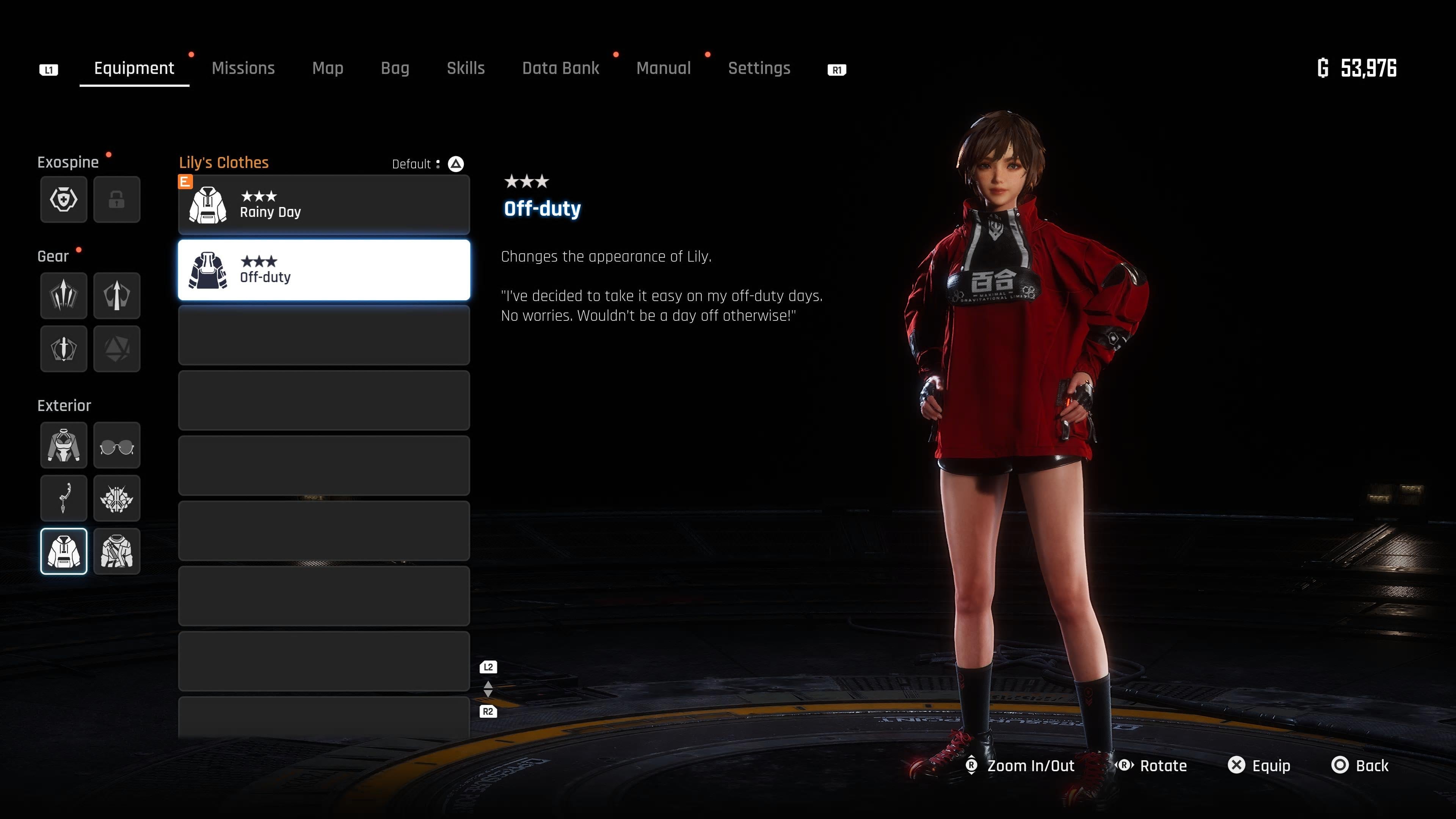Switch to the Manual tab
1456x819 pixels.
(664, 68)
